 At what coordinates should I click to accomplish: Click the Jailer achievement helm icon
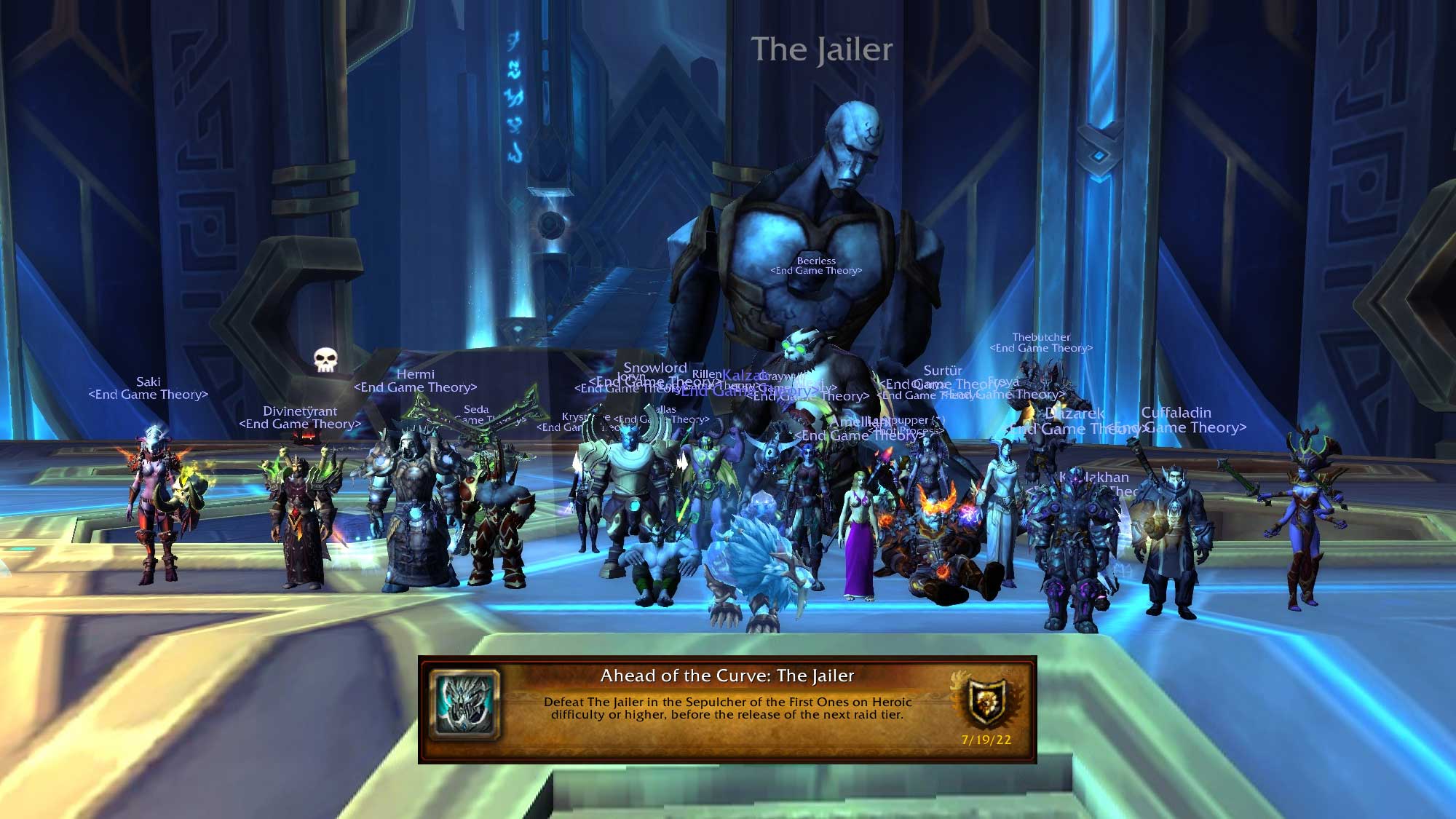465,704
